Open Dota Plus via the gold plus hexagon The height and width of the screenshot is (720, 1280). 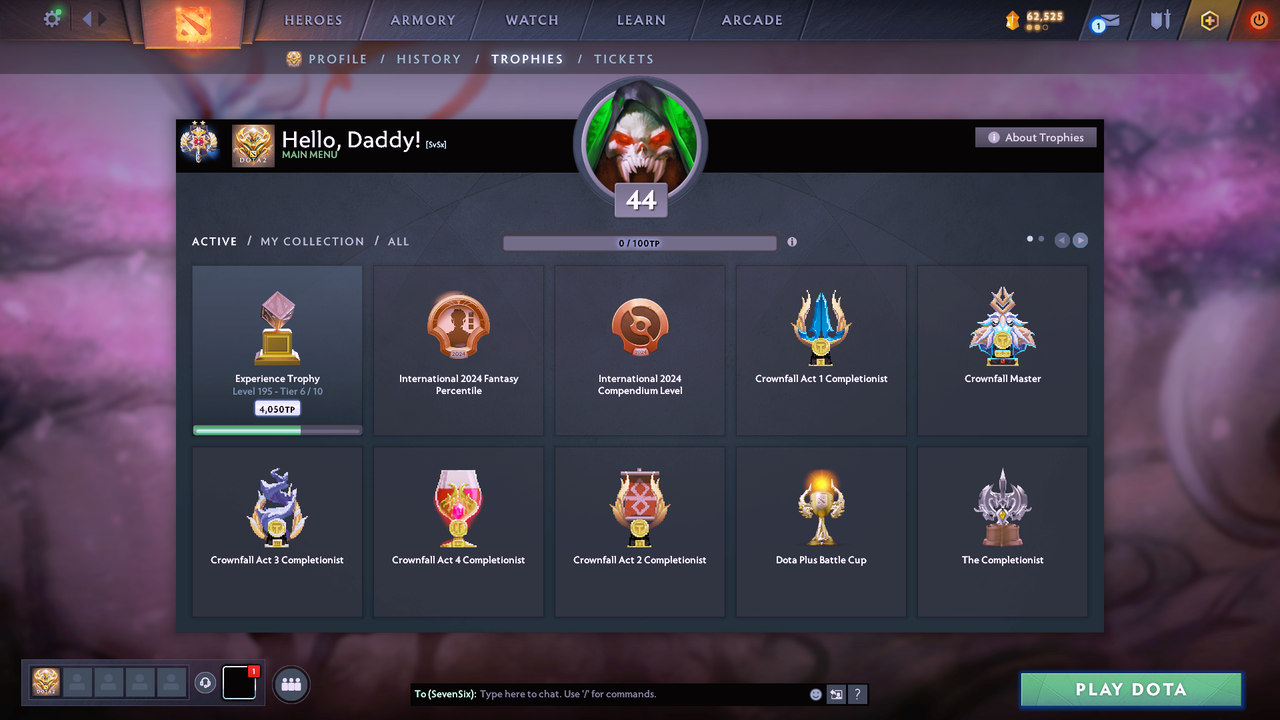1209,18
